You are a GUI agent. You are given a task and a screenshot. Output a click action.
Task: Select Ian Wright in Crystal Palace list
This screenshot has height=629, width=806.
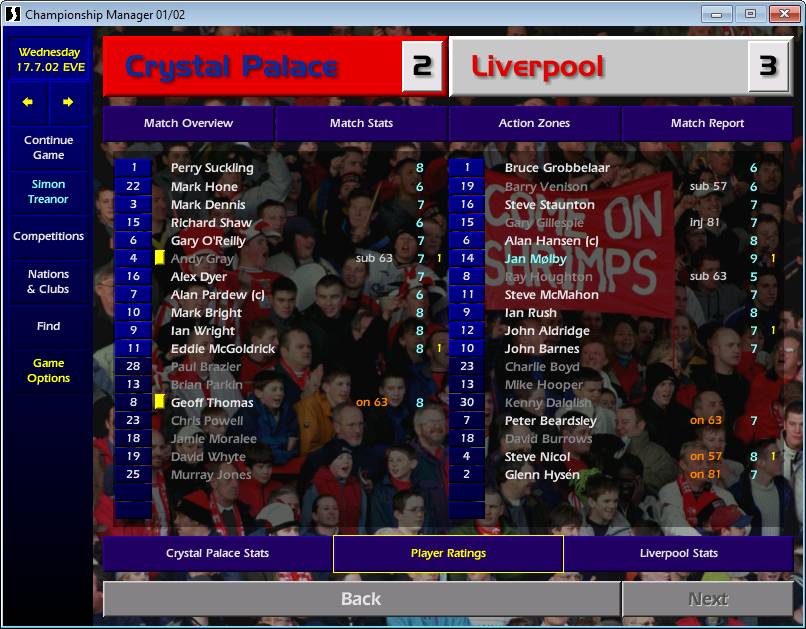click(203, 331)
